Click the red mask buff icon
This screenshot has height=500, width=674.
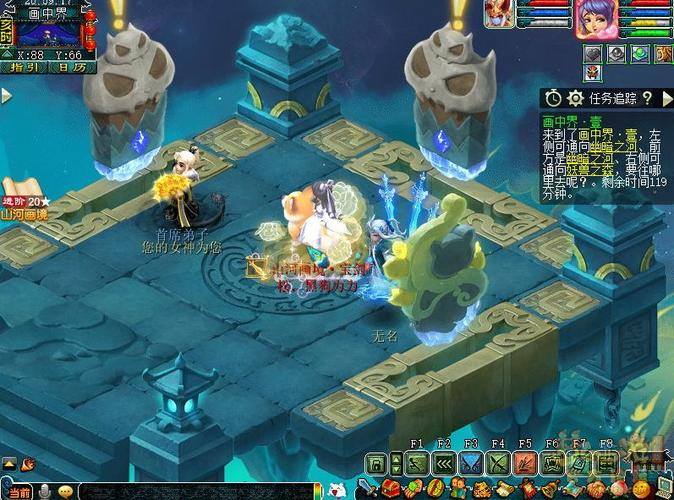point(594,73)
